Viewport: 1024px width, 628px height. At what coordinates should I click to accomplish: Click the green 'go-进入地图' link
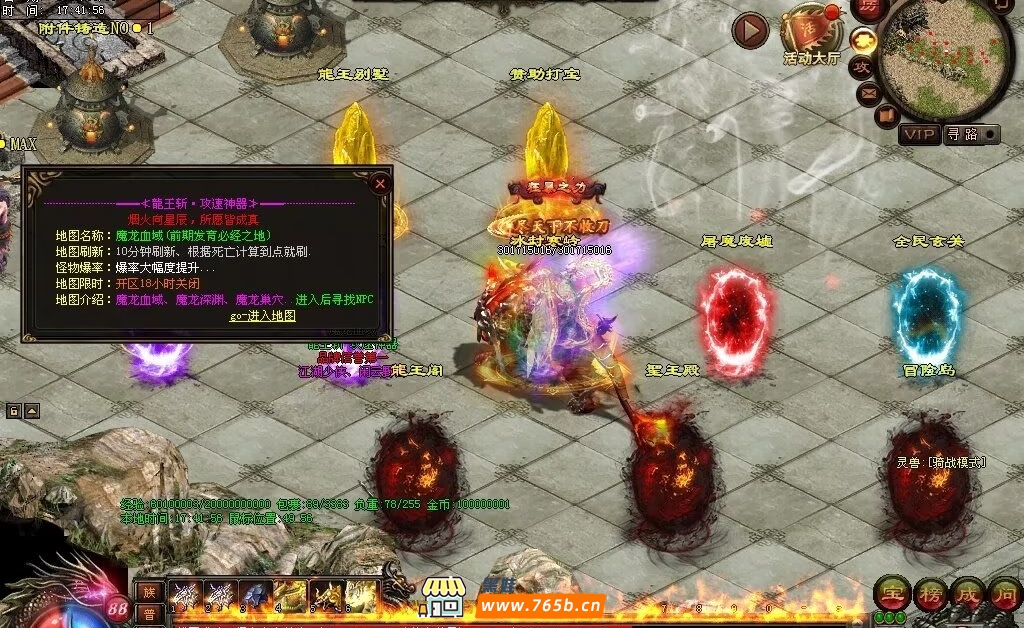point(263,315)
